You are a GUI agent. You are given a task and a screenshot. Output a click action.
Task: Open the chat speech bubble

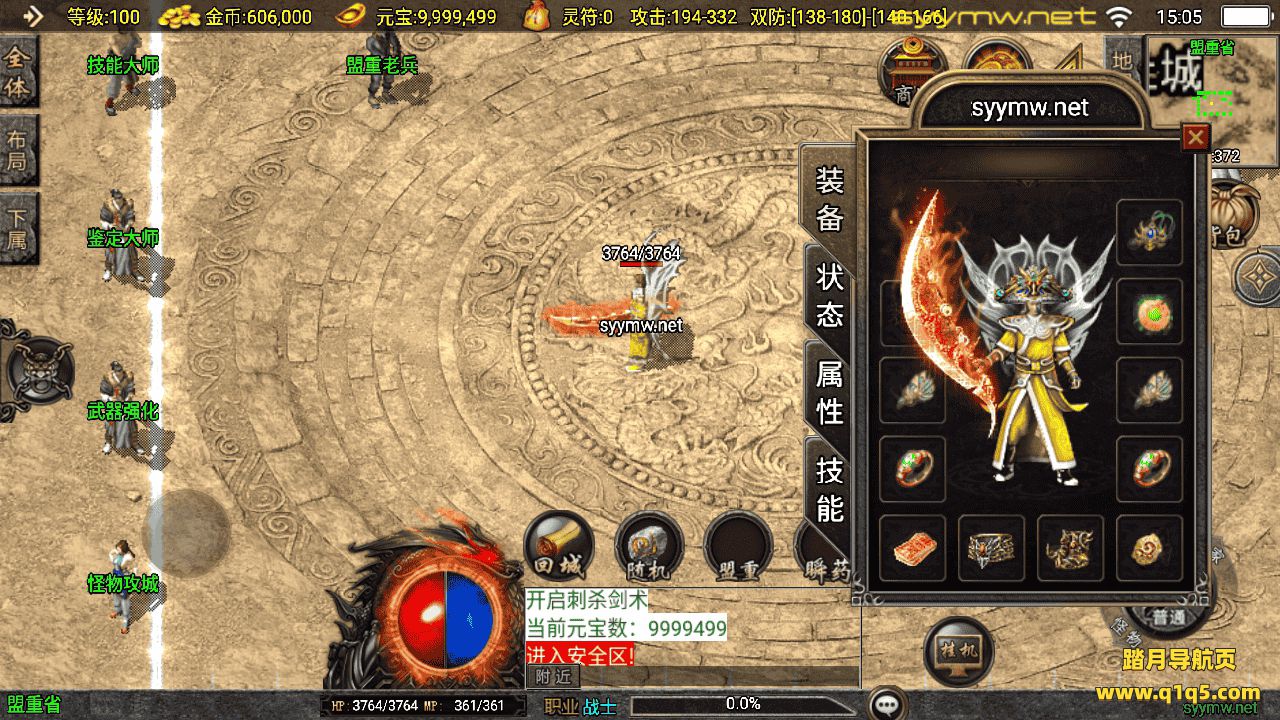pyautogui.click(x=887, y=704)
